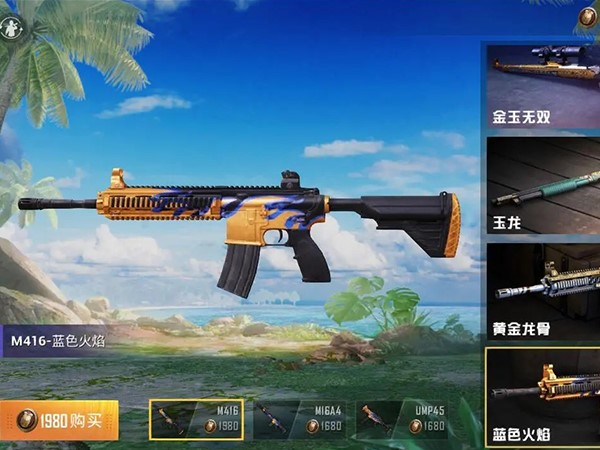Select the M416 weapon tile
Viewport: 600px width, 450px height.
195,419
